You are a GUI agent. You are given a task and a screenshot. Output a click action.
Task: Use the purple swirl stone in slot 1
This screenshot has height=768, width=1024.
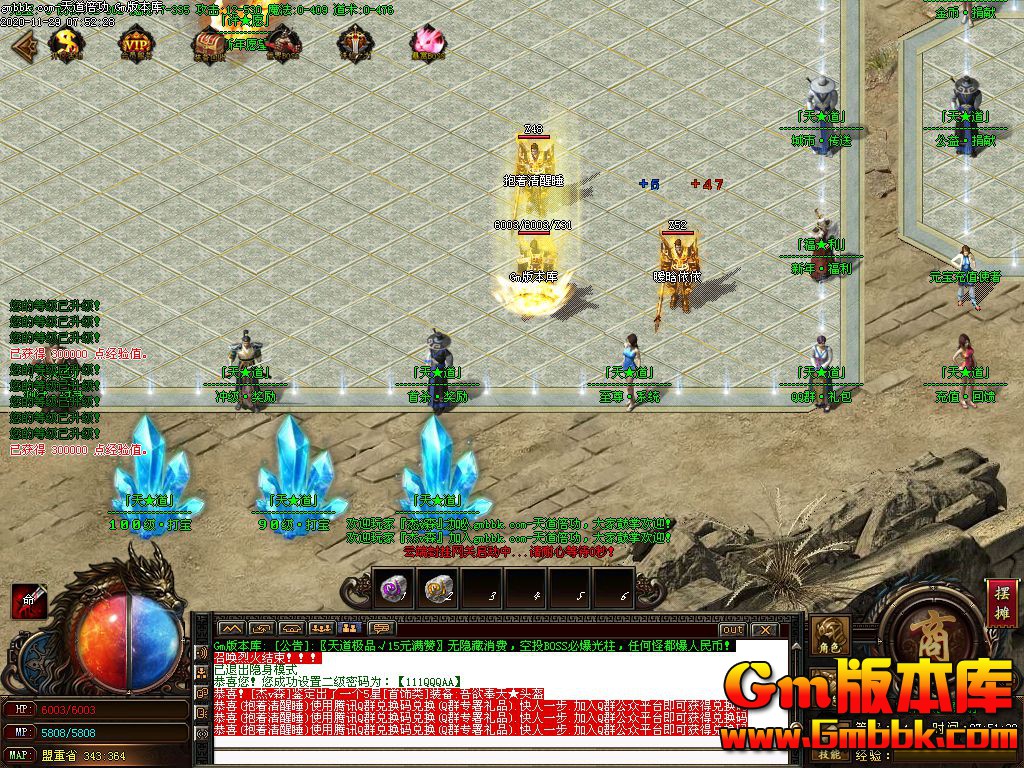coord(393,587)
